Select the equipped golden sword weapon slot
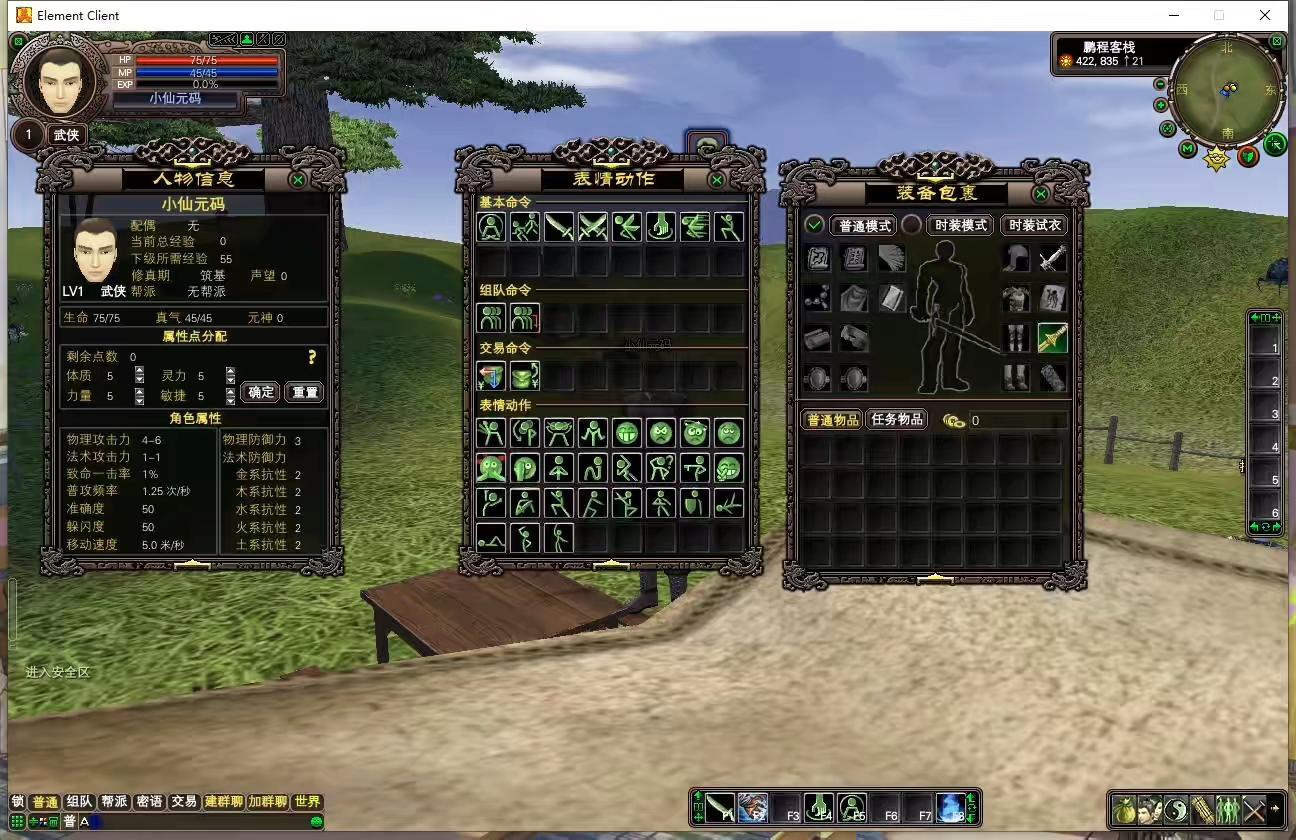This screenshot has width=1296, height=840. coord(1052,338)
